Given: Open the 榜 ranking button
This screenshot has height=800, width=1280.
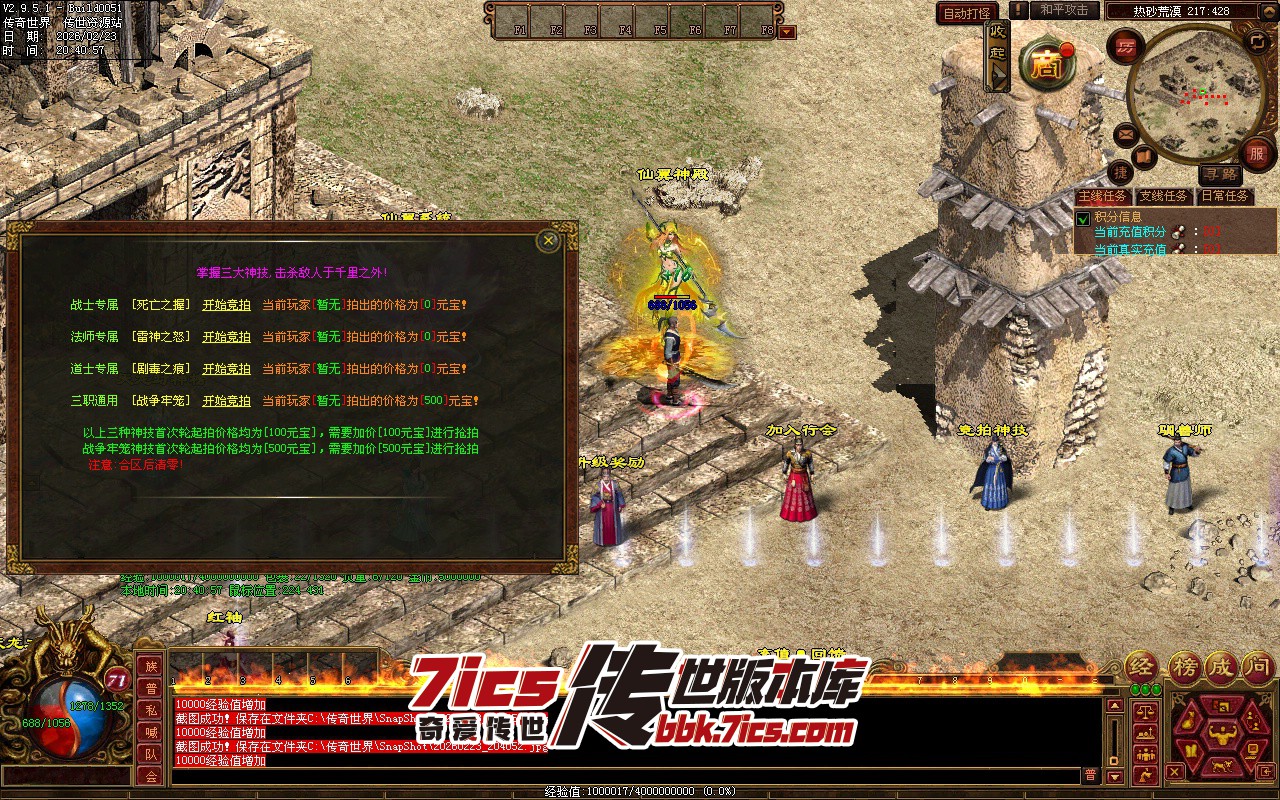Looking at the screenshot, I should (x=1184, y=668).
